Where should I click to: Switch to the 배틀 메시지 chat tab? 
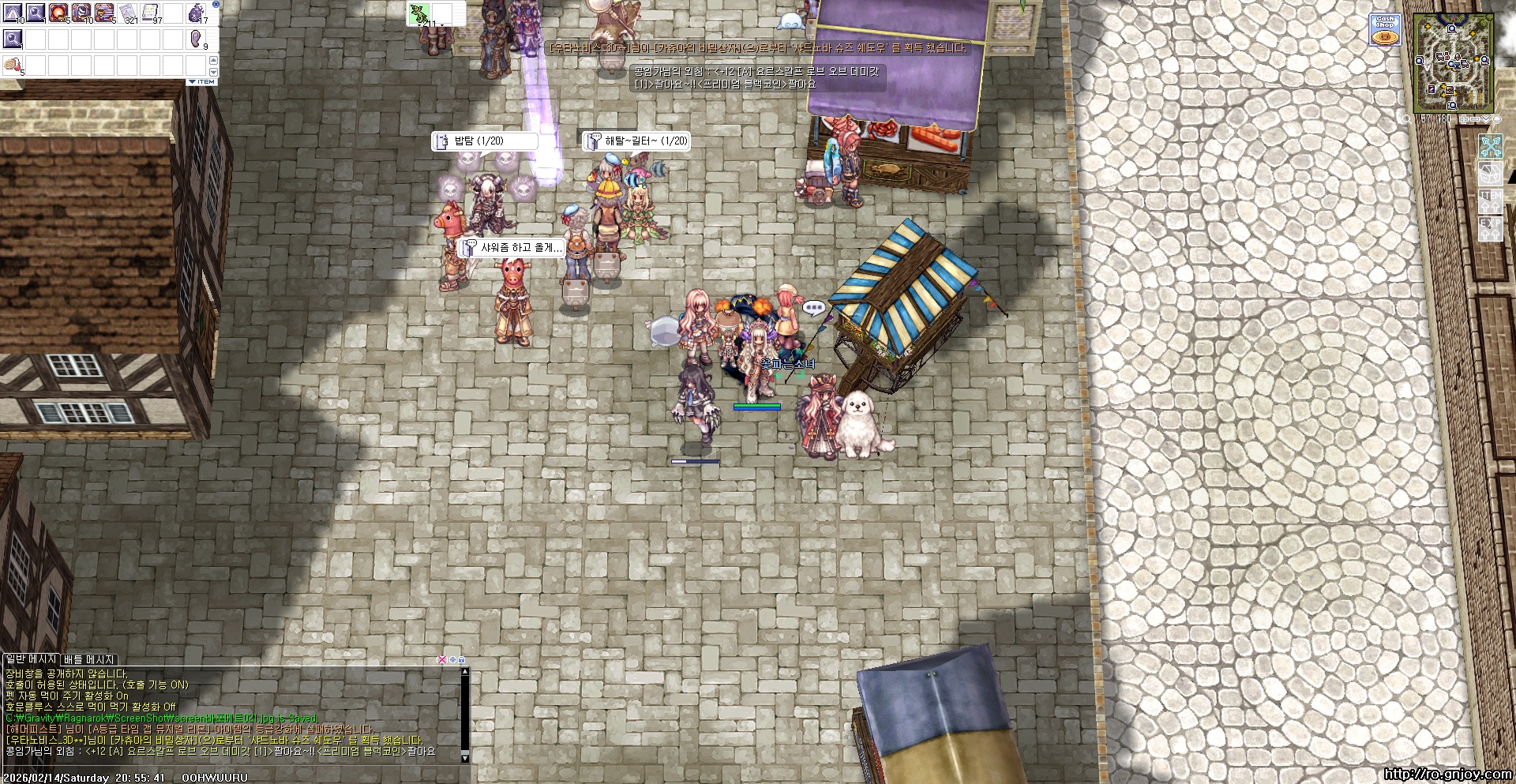pos(89,659)
